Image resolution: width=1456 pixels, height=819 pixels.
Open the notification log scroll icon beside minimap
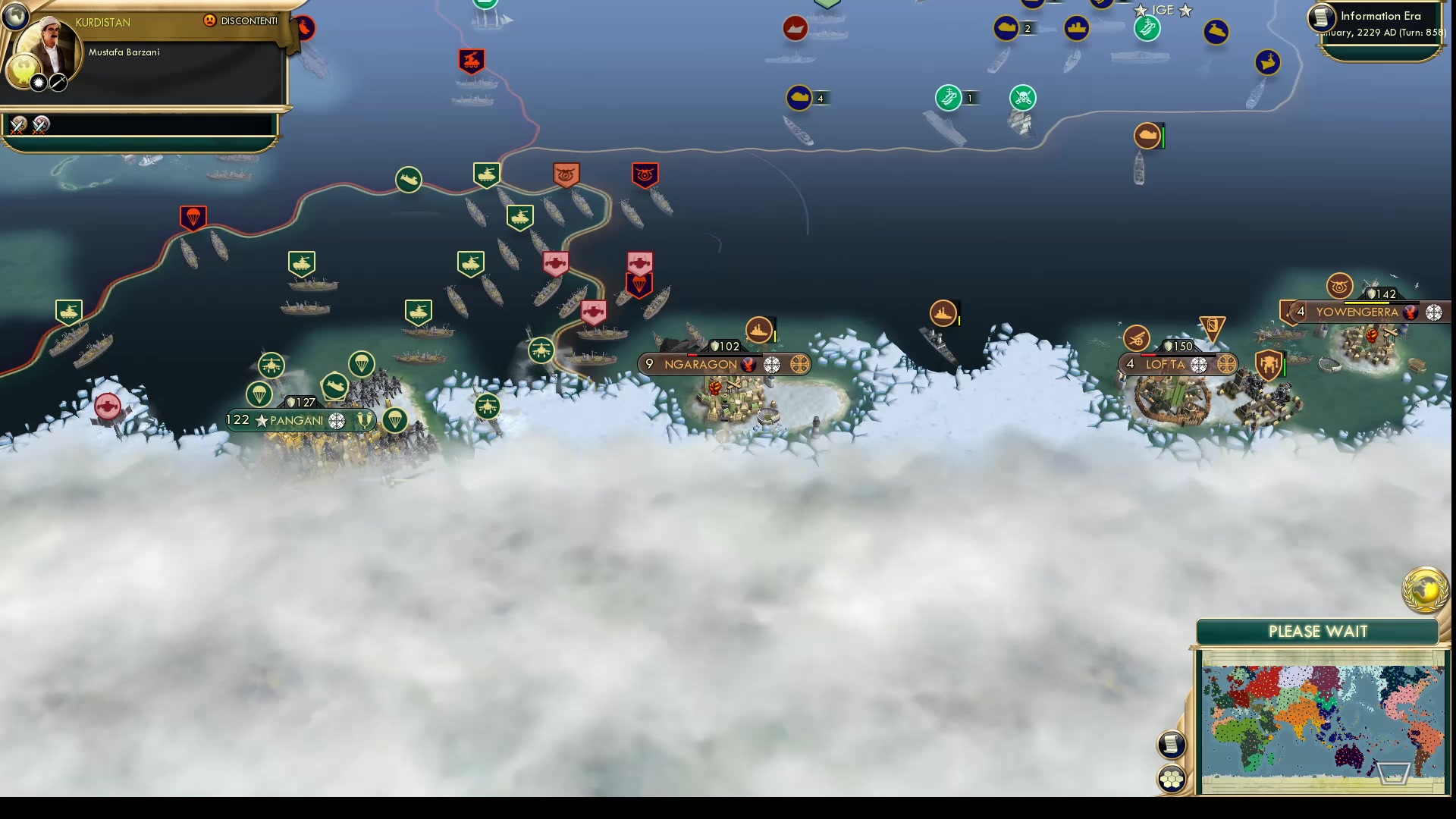click(1171, 745)
